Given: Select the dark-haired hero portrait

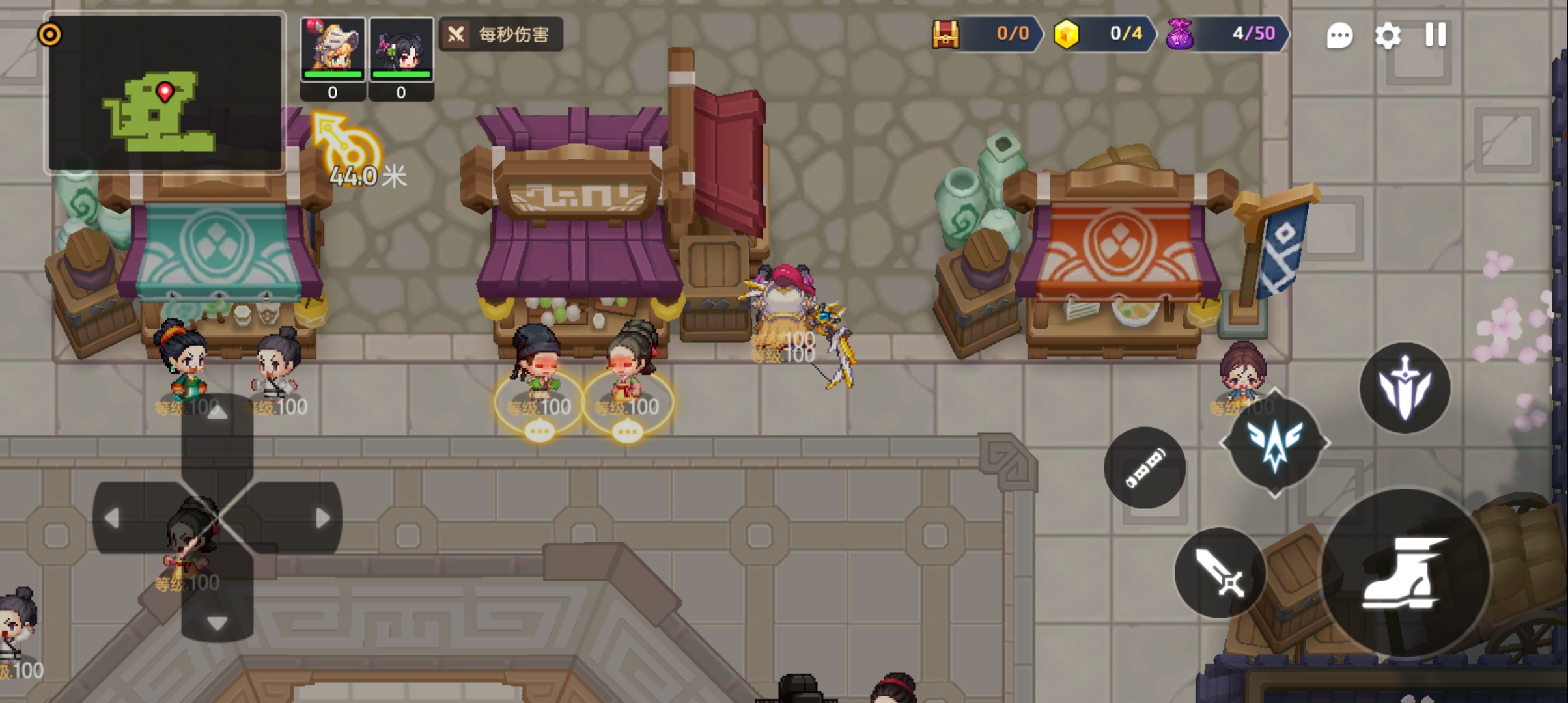Looking at the screenshot, I should click(x=401, y=49).
